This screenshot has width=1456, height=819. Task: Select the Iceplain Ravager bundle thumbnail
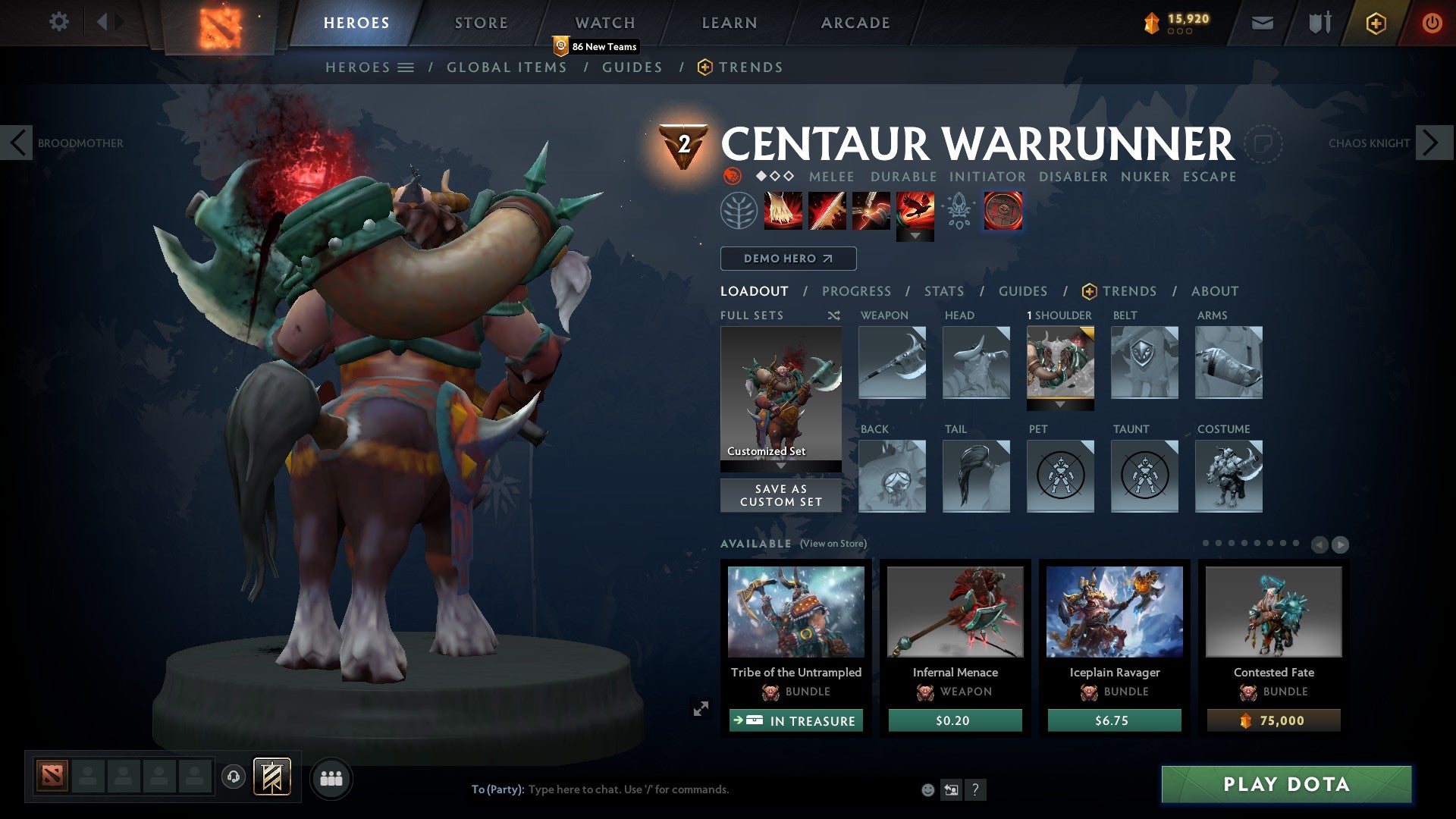[x=1113, y=613]
